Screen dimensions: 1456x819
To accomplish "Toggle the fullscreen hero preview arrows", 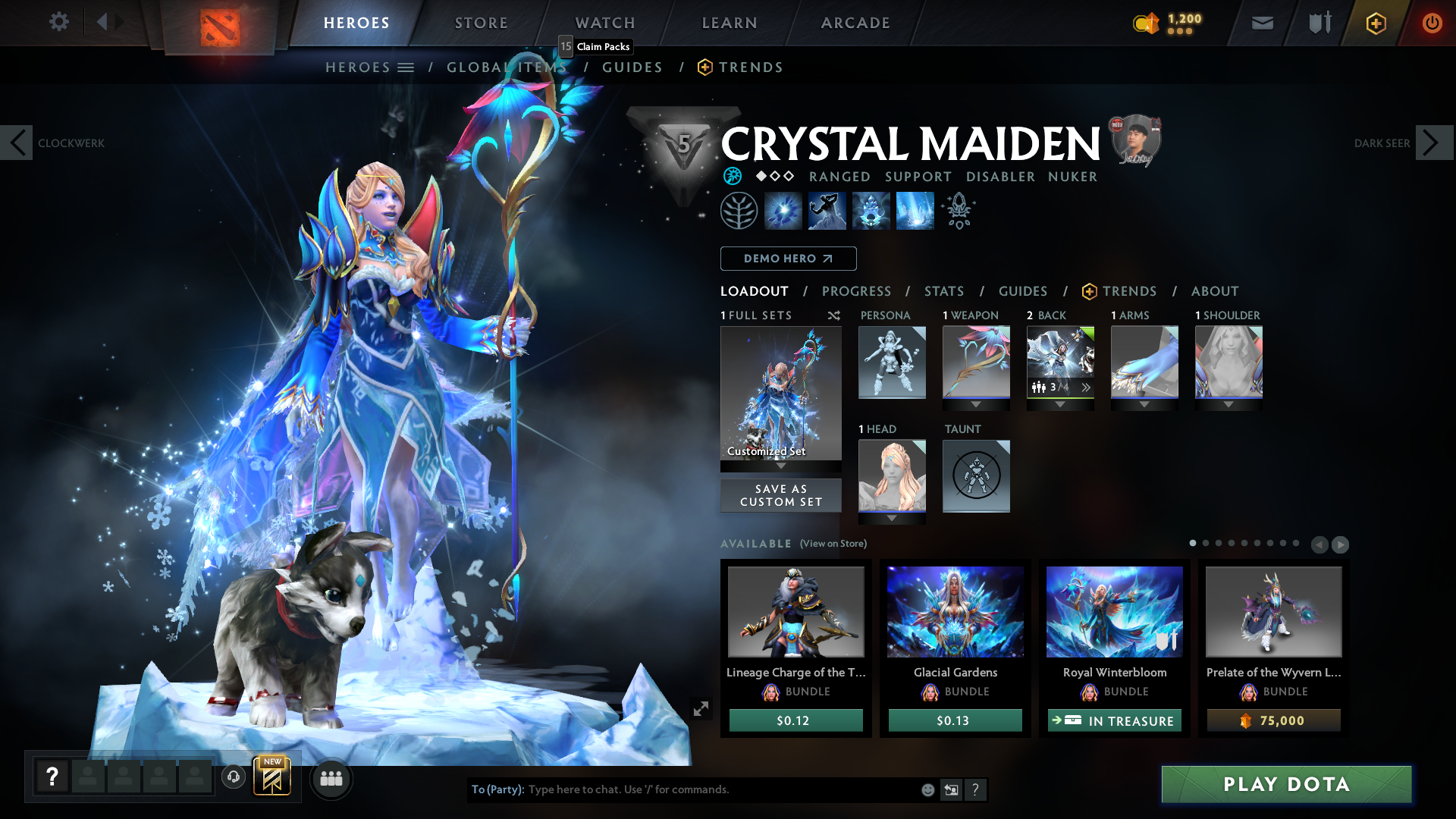I will coord(700,708).
